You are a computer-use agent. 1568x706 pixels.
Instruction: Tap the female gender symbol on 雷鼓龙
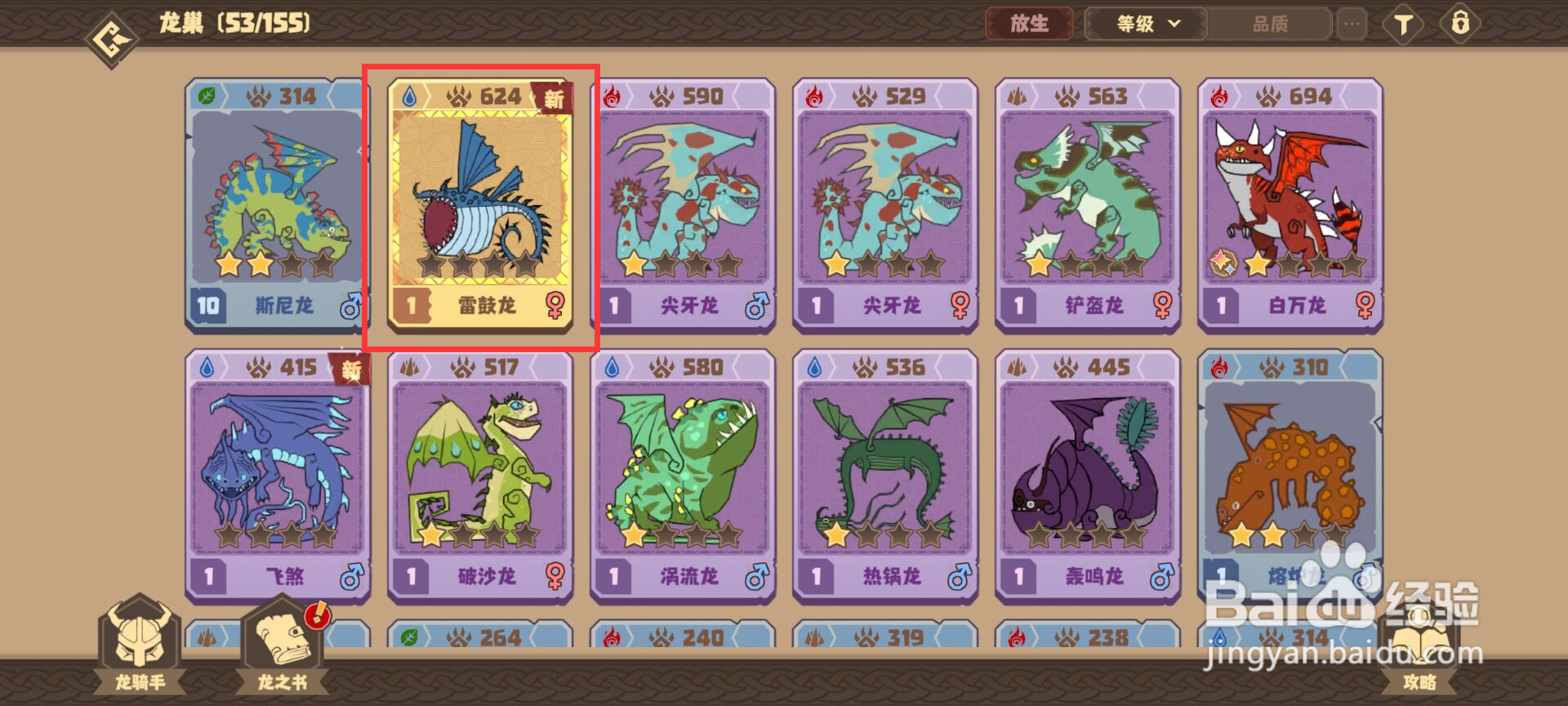click(x=555, y=305)
